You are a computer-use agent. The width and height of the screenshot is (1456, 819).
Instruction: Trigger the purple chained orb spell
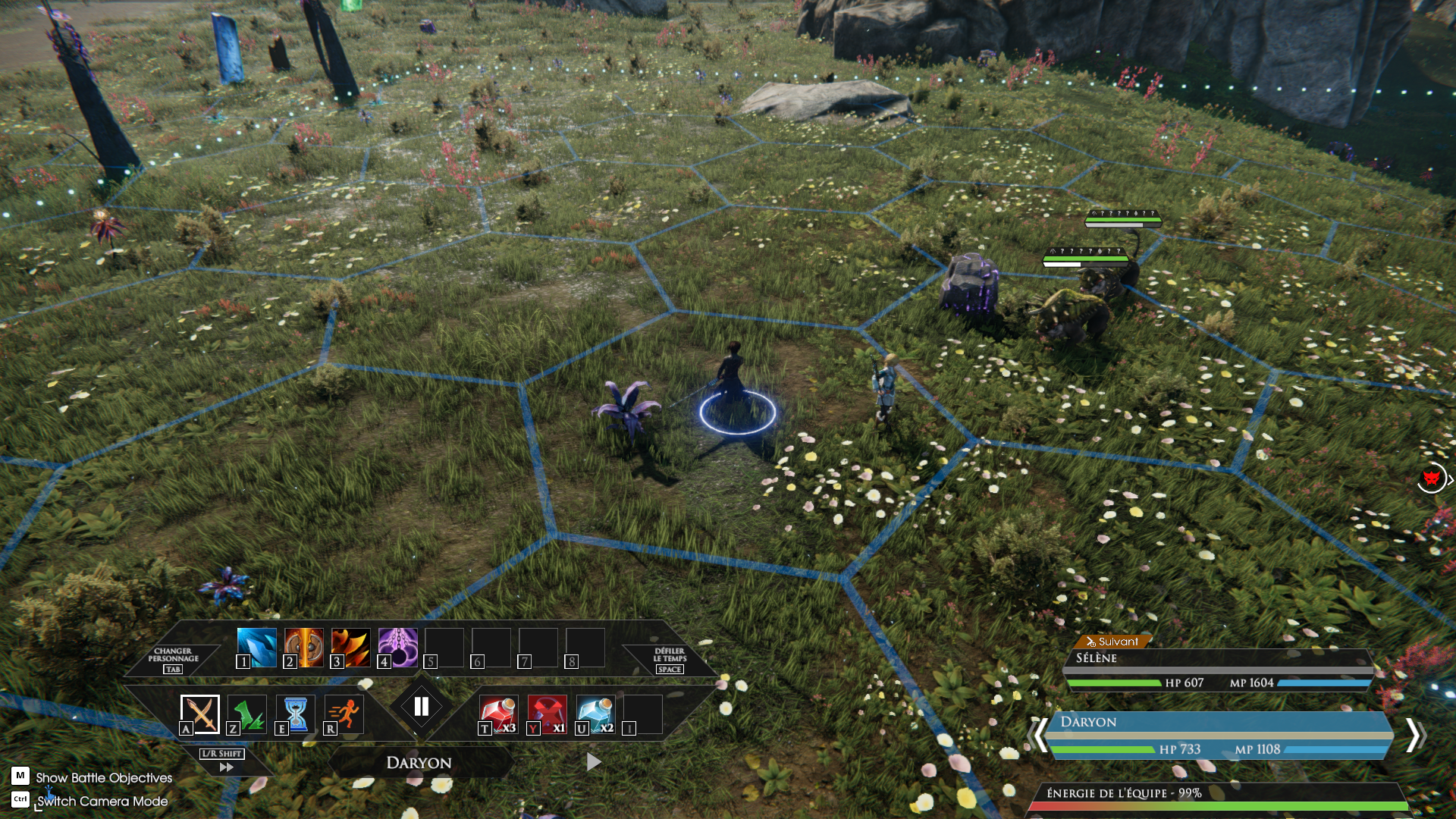point(398,647)
